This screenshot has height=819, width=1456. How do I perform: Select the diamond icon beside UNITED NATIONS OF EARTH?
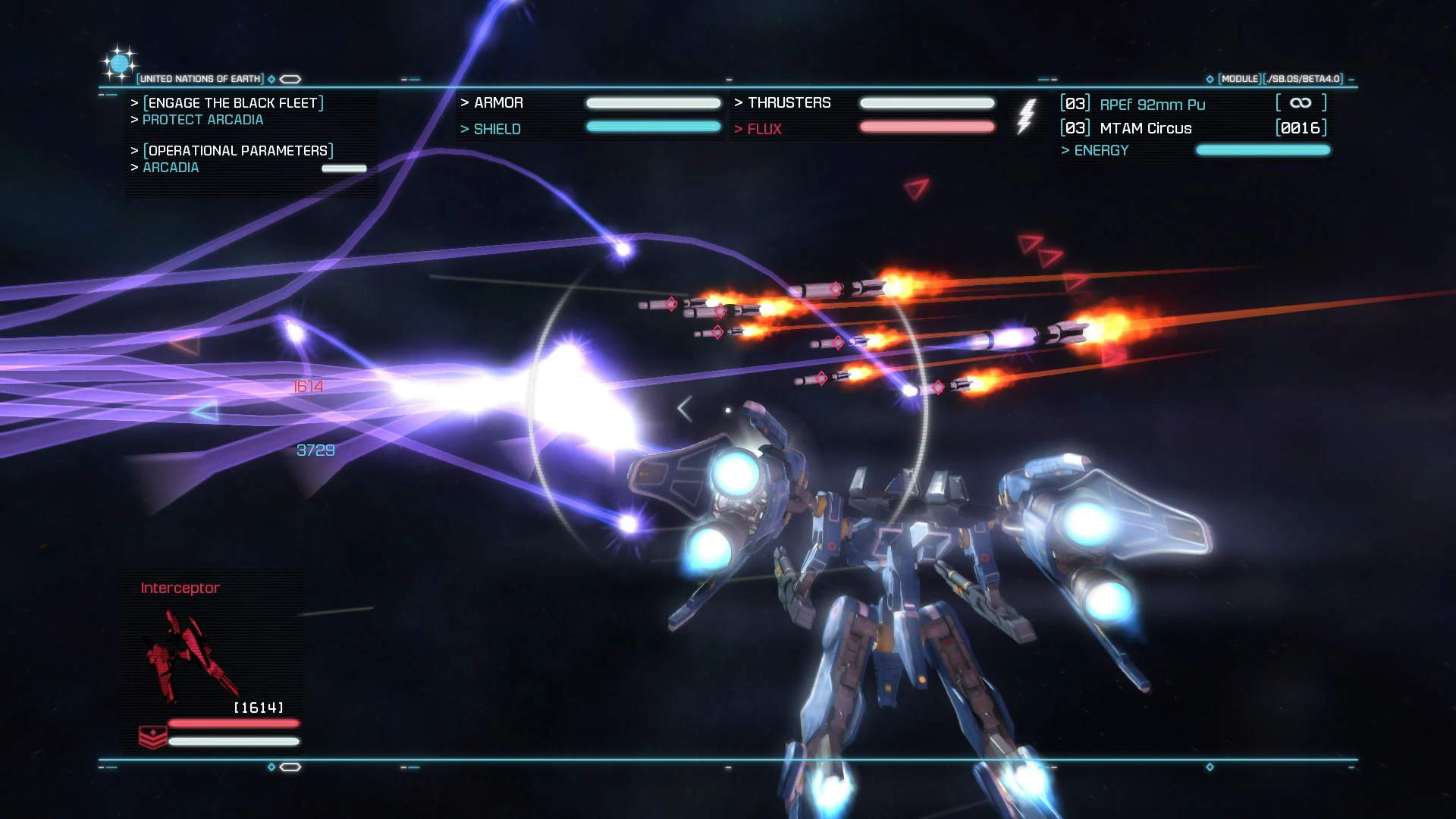pos(271,79)
